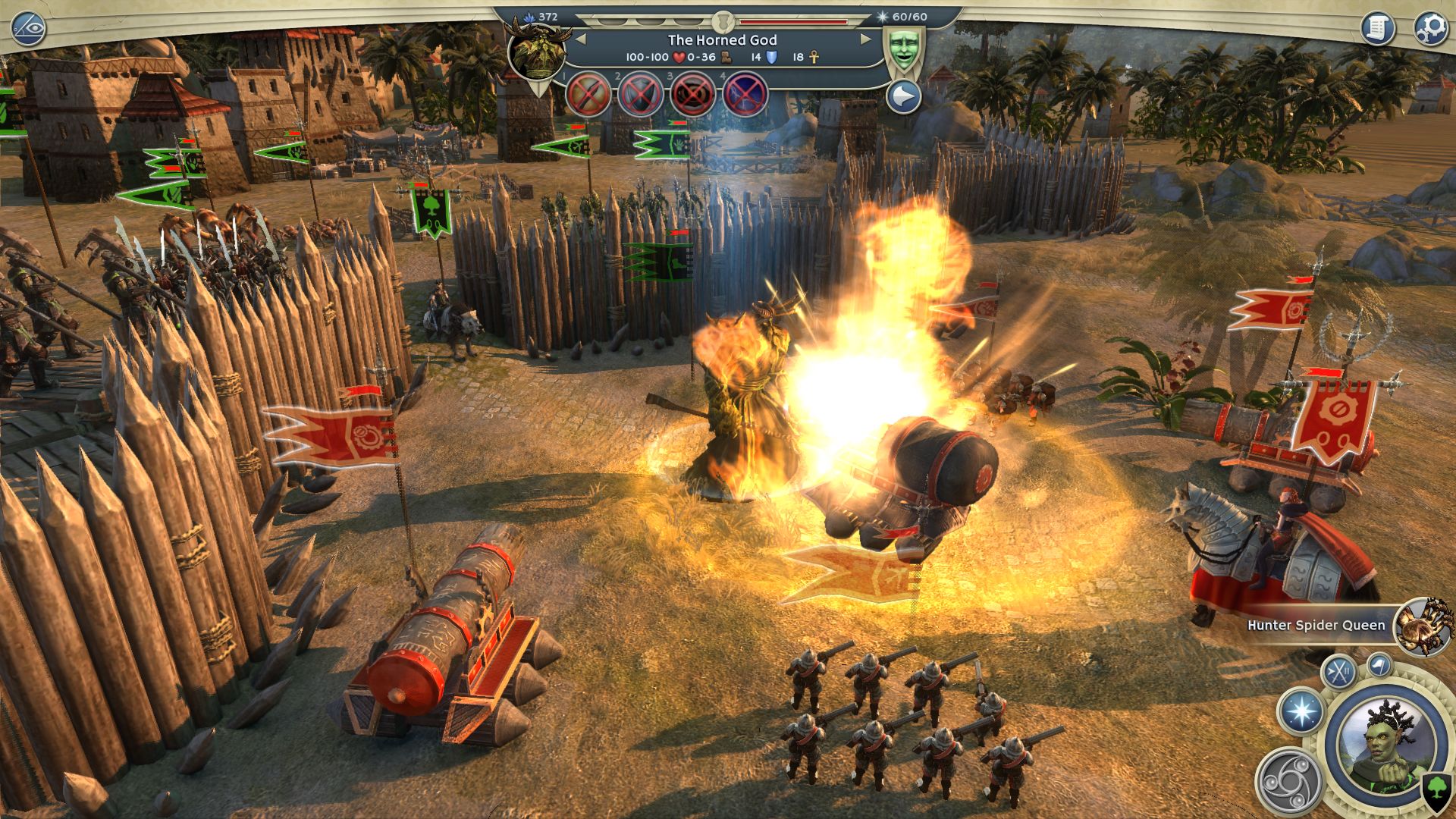This screenshot has height=819, width=1456.
Task: Choose the disabled red swirl ability
Action: pyautogui.click(x=693, y=96)
